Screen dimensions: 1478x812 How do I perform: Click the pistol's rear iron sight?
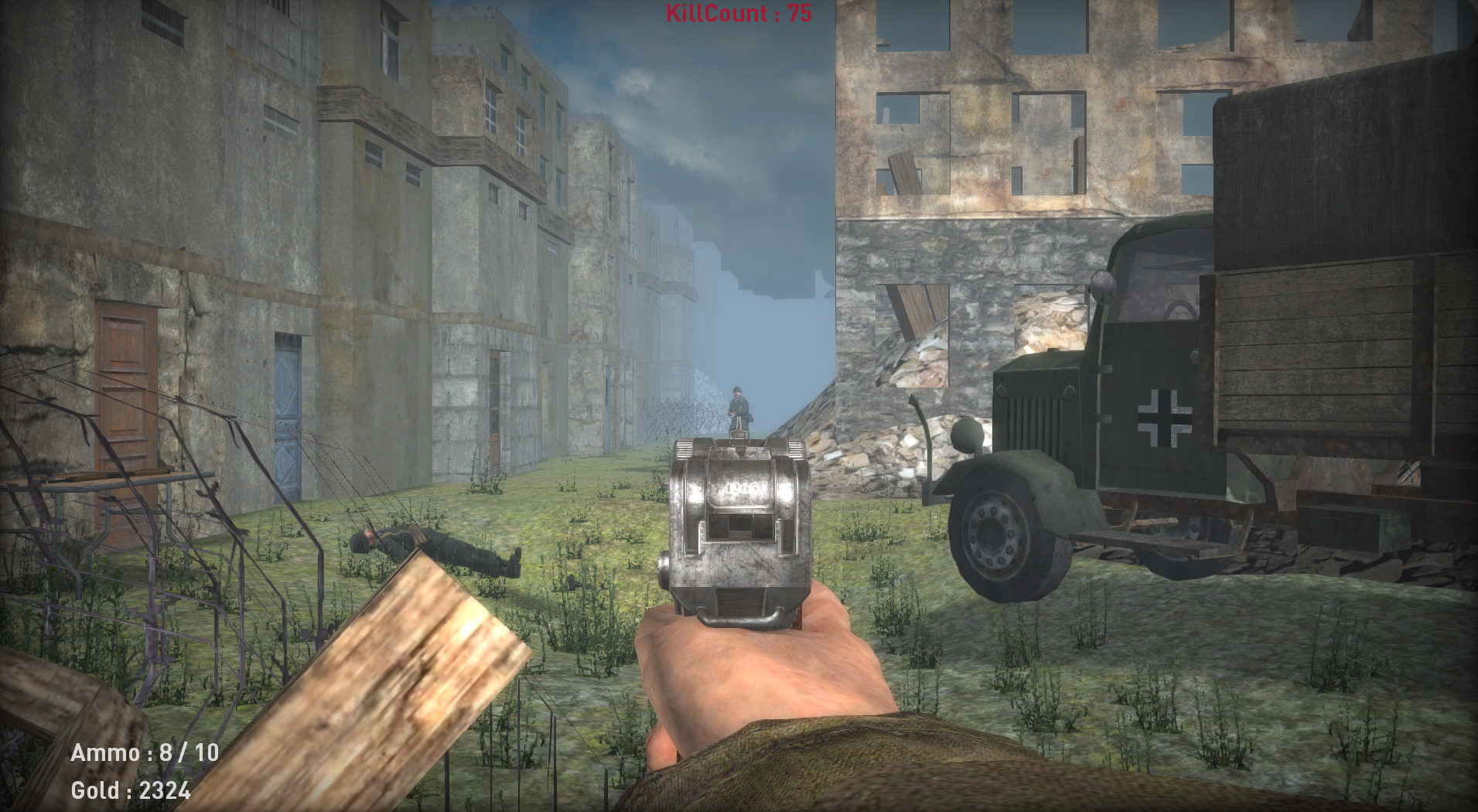coord(741,446)
